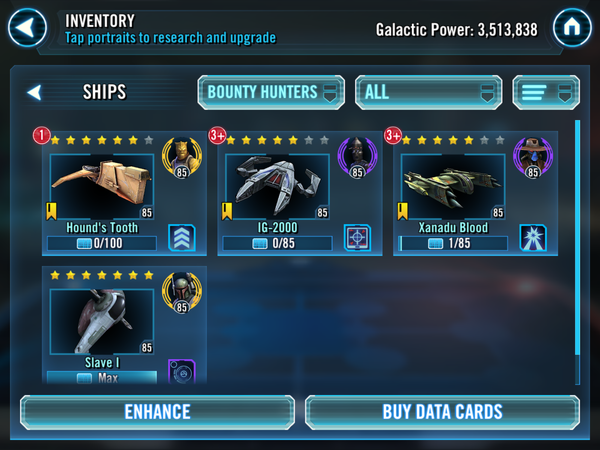The image size is (600, 450).
Task: Select the Slave I ship card
Action: [x=102, y=322]
